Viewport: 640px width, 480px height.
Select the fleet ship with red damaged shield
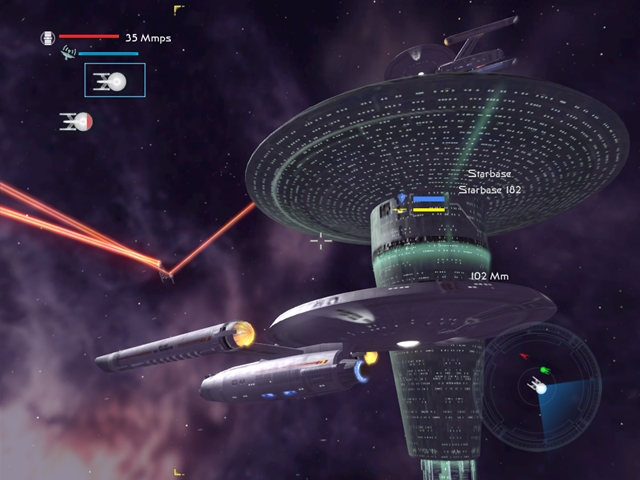(76, 122)
